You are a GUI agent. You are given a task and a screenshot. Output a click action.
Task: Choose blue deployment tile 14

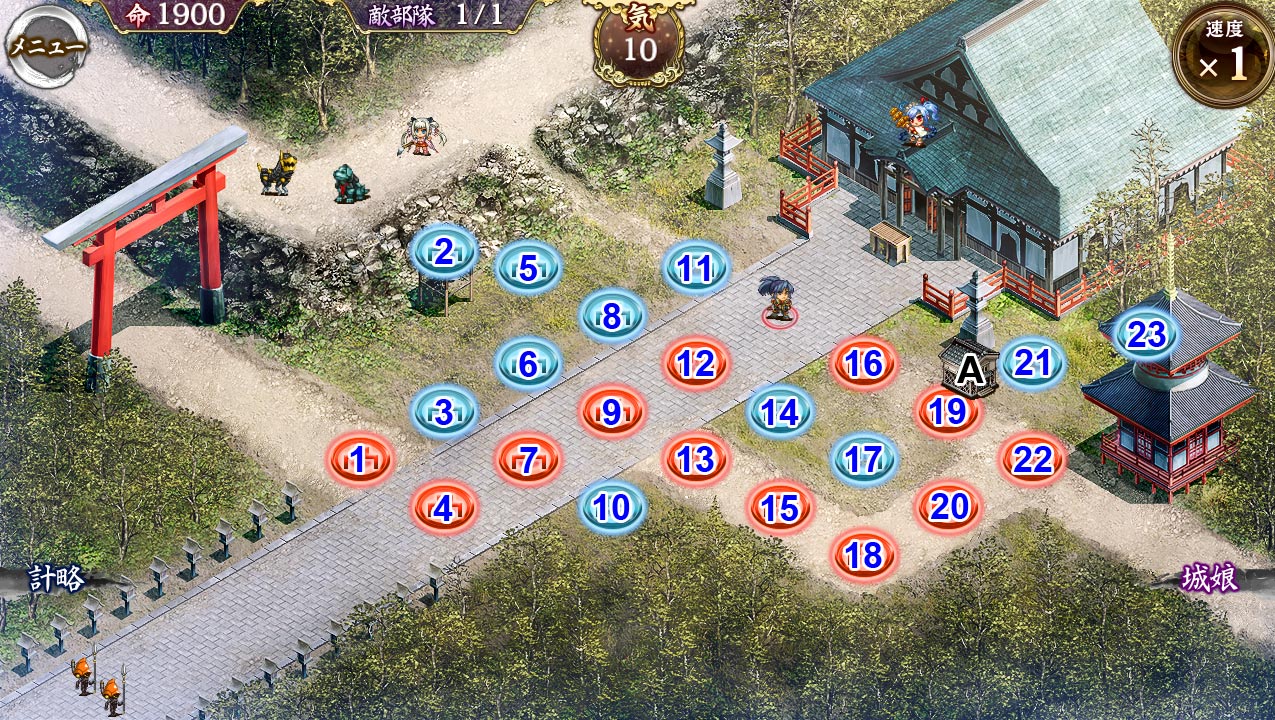coord(780,412)
